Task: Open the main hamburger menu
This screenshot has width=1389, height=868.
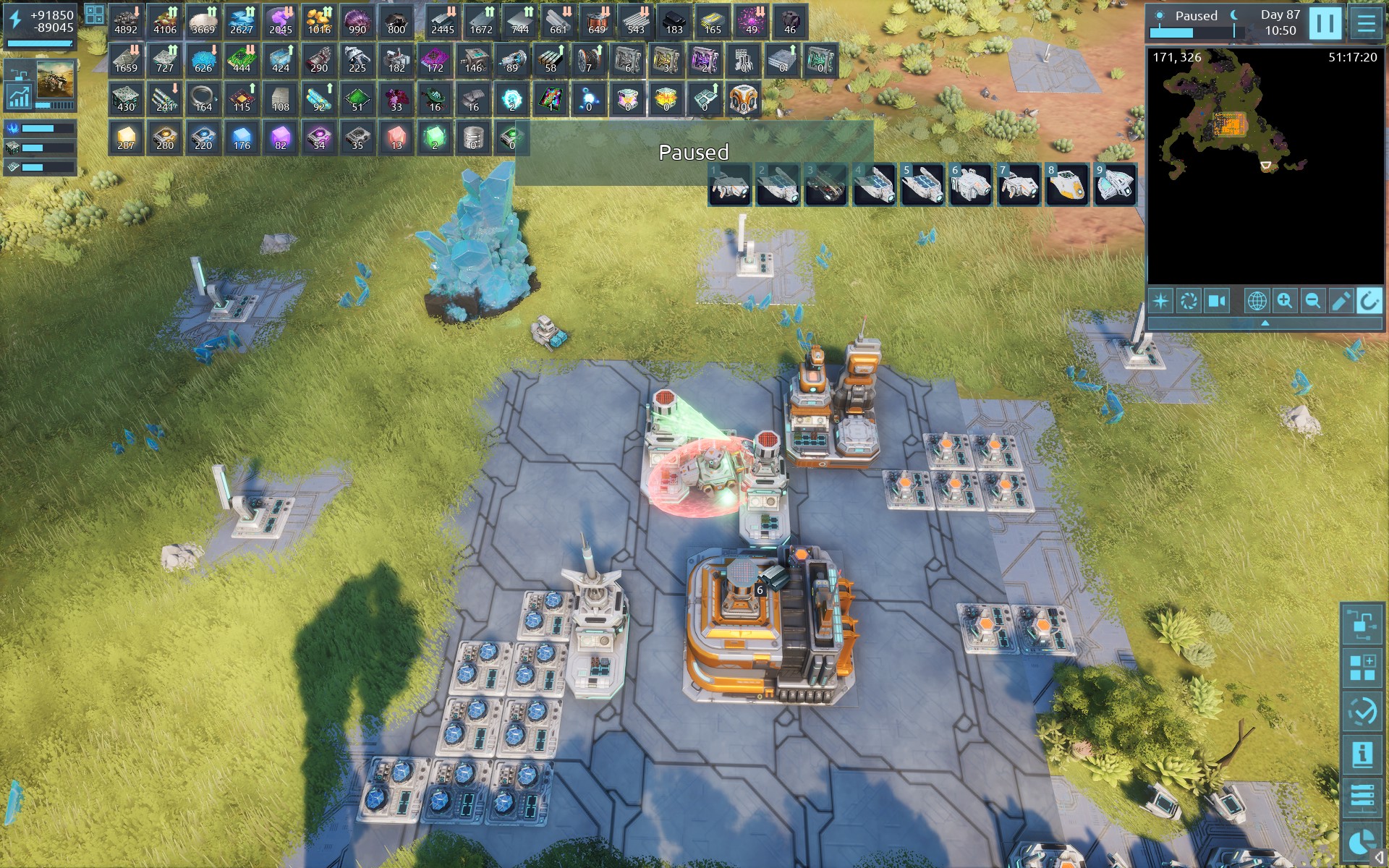Action: coord(1366,23)
